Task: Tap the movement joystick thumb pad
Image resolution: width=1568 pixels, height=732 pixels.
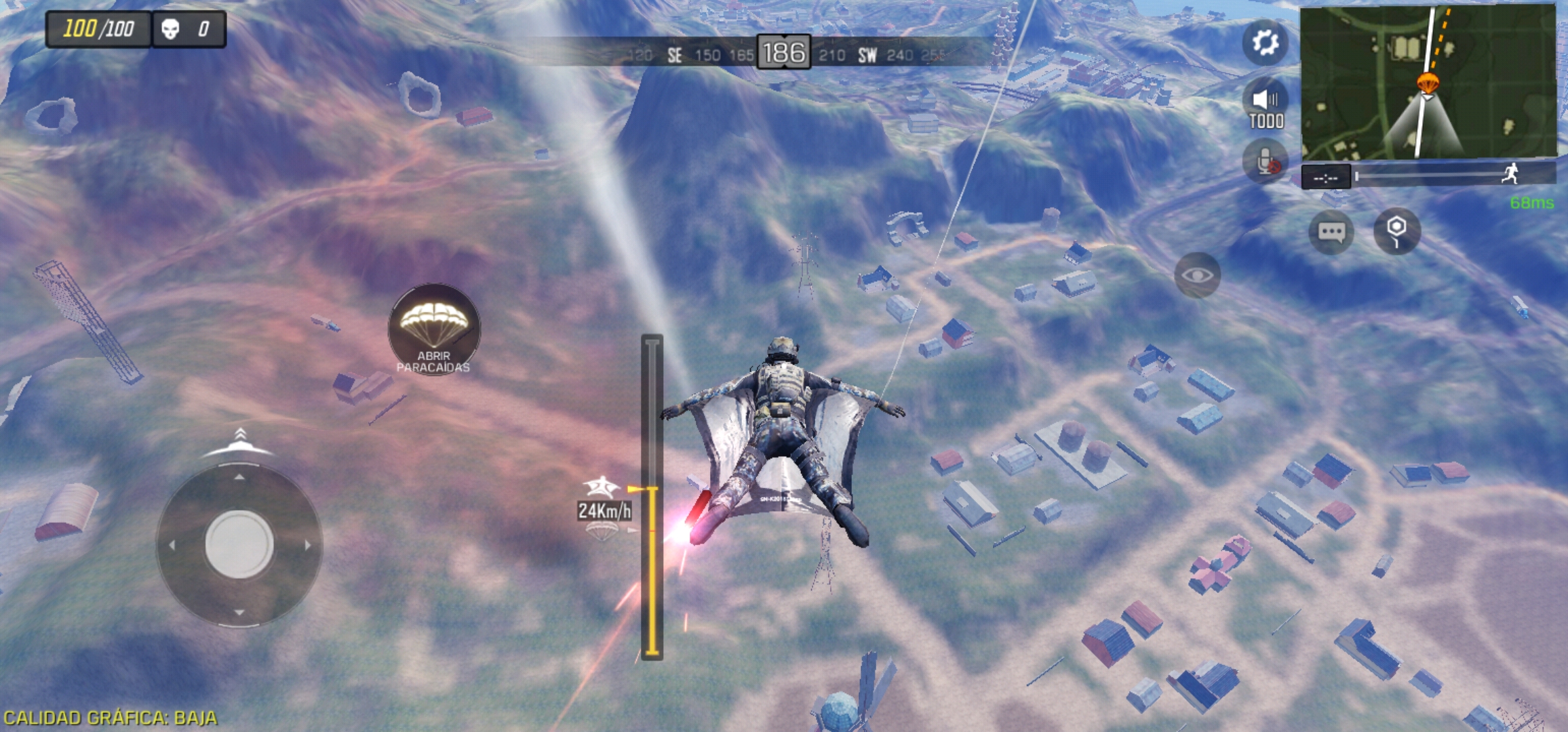Action: pyautogui.click(x=239, y=544)
